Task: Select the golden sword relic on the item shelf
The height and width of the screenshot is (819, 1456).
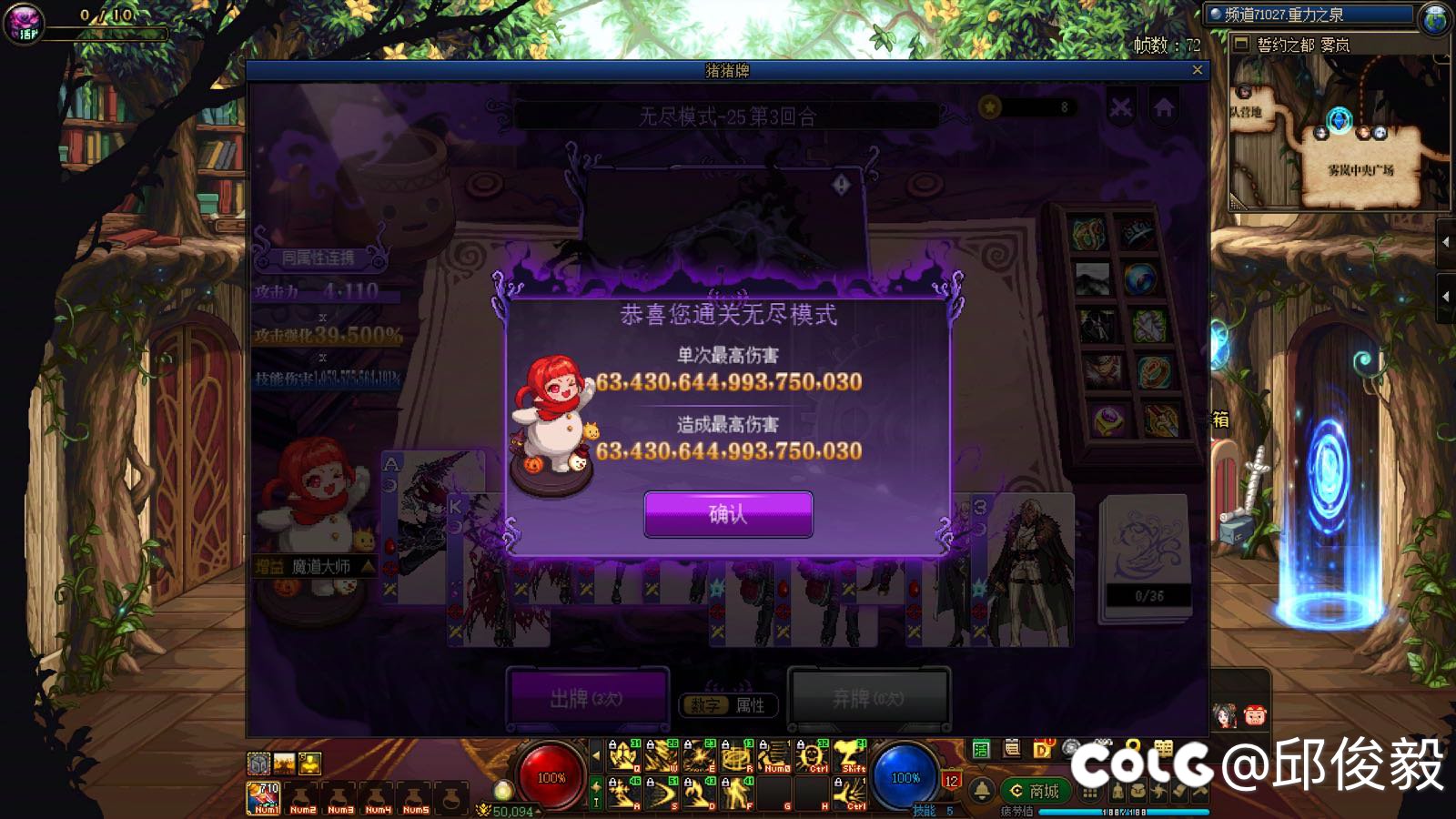Action: coord(1161,421)
